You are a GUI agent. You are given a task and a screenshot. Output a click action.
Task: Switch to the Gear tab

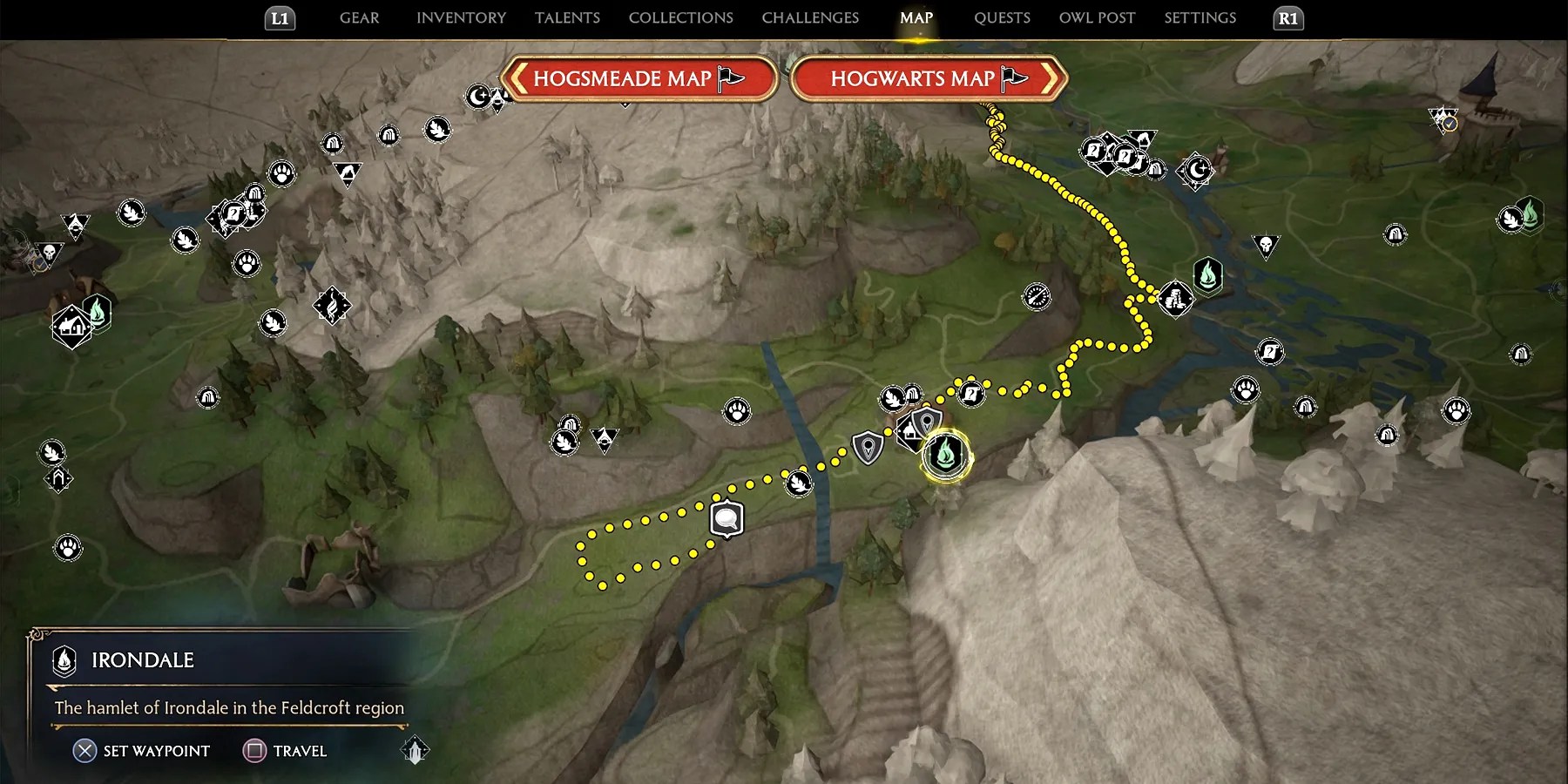click(359, 17)
